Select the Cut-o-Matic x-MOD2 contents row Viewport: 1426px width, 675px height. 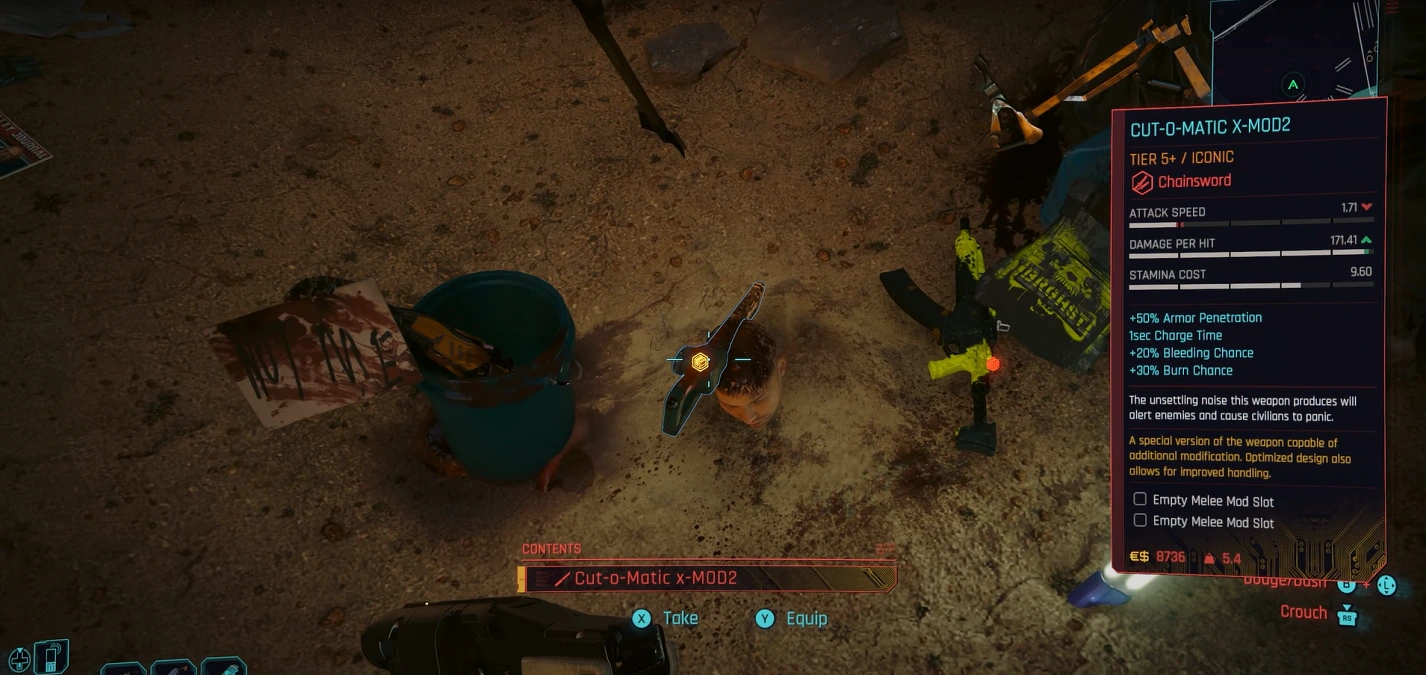point(708,578)
